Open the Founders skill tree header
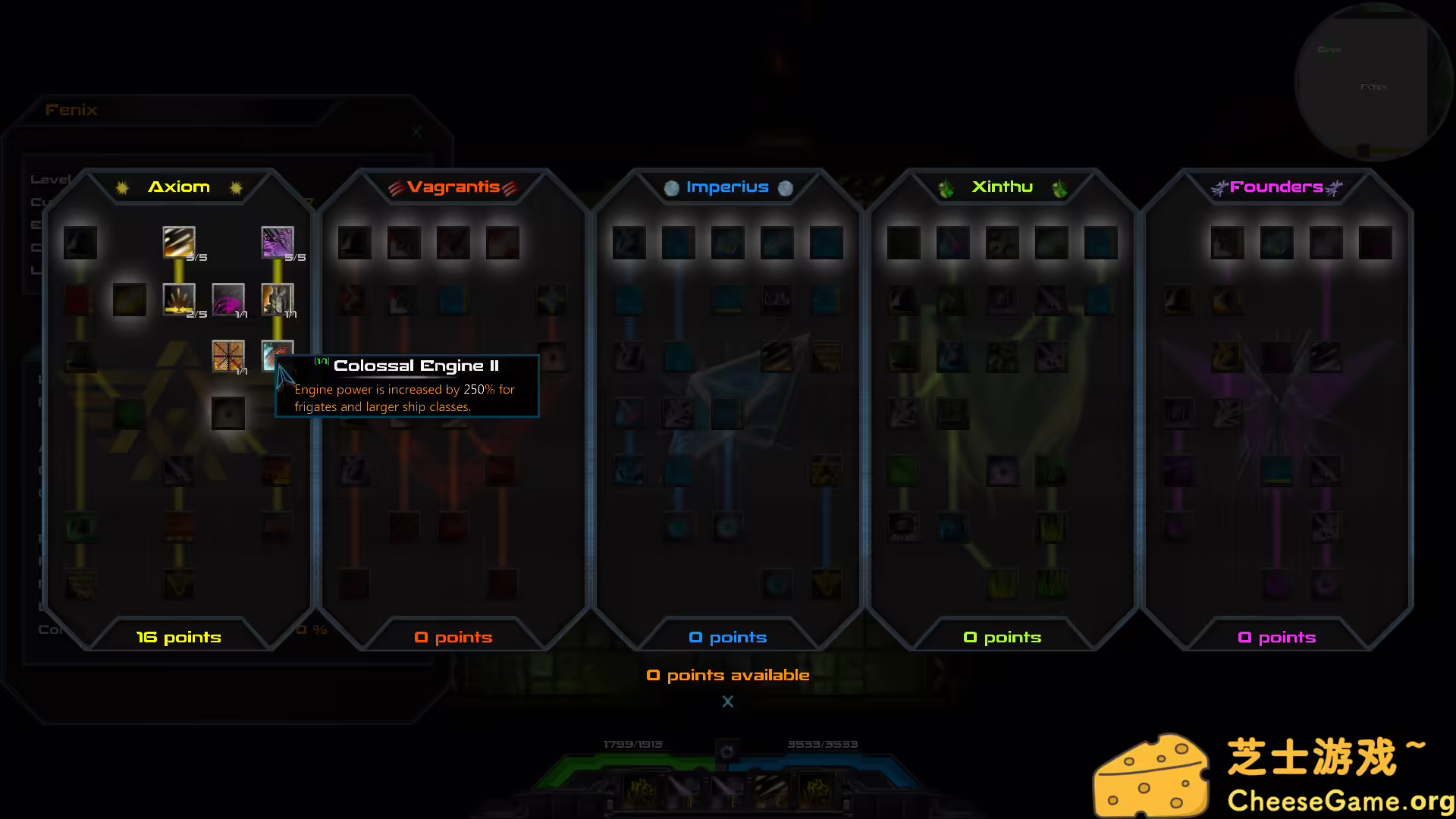Screen dimensions: 1456x819 pos(1276,187)
